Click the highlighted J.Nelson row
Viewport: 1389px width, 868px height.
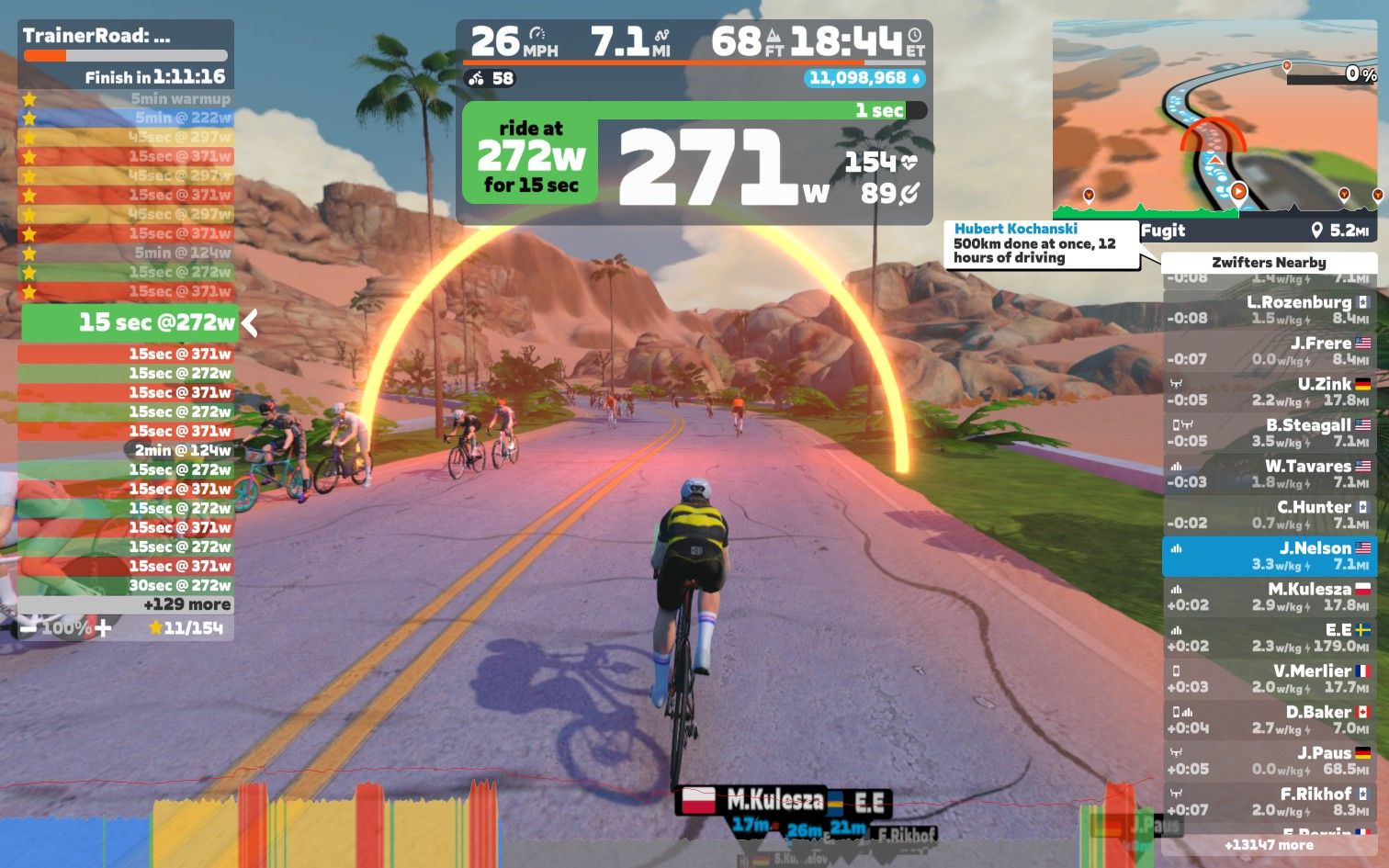1269,556
